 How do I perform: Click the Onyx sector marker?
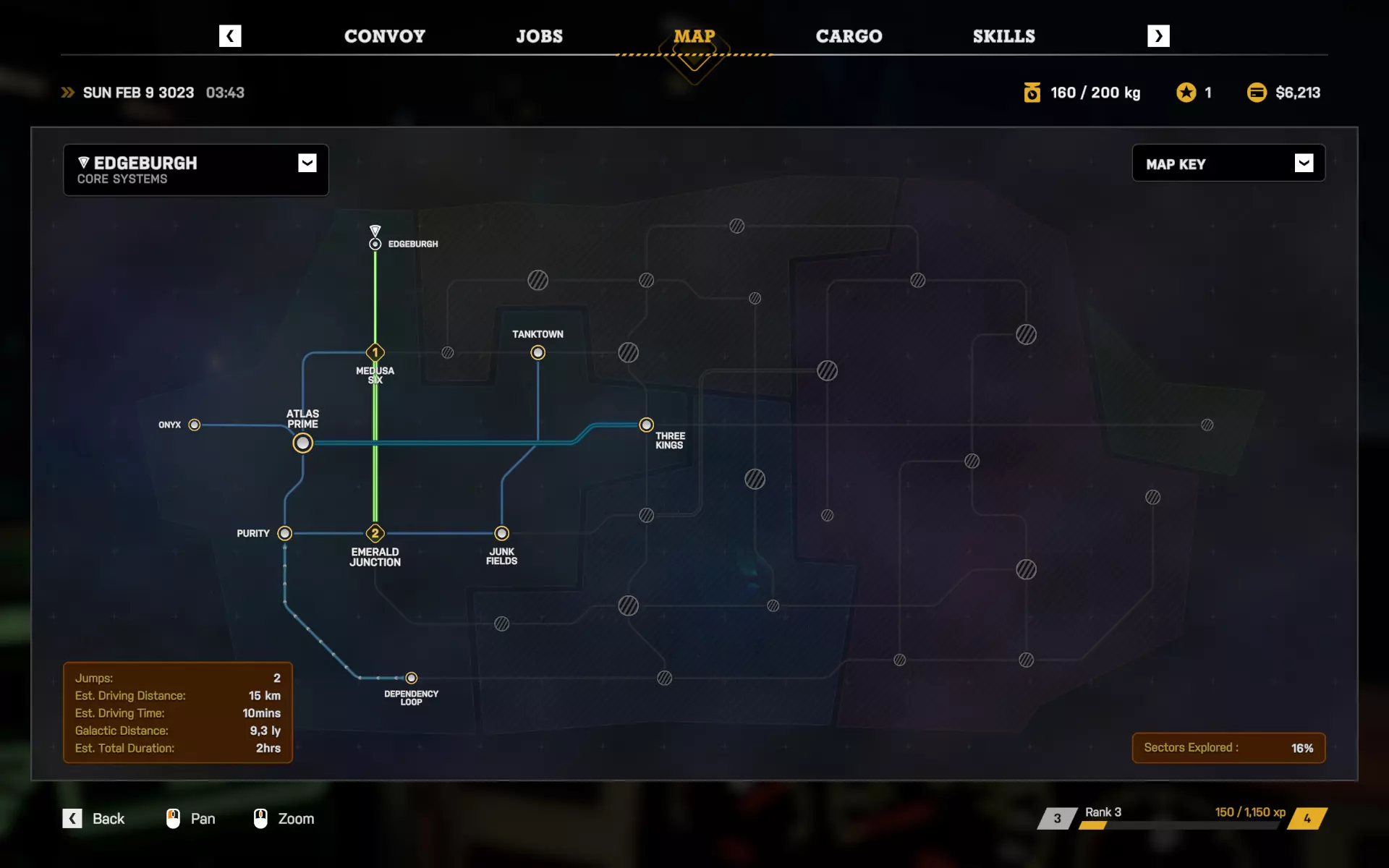(x=195, y=425)
